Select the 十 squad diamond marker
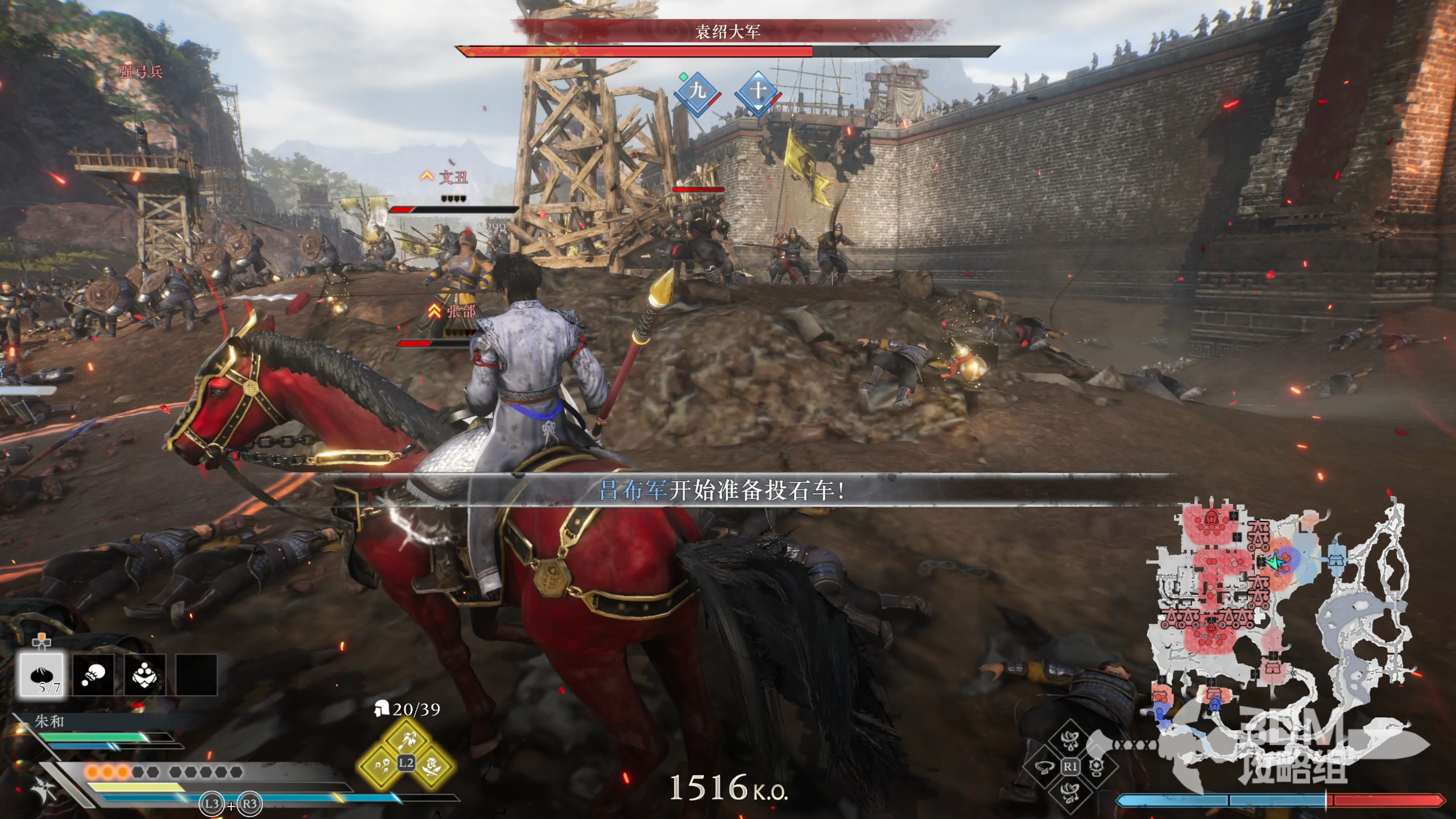The image size is (1456, 819). coord(758,92)
